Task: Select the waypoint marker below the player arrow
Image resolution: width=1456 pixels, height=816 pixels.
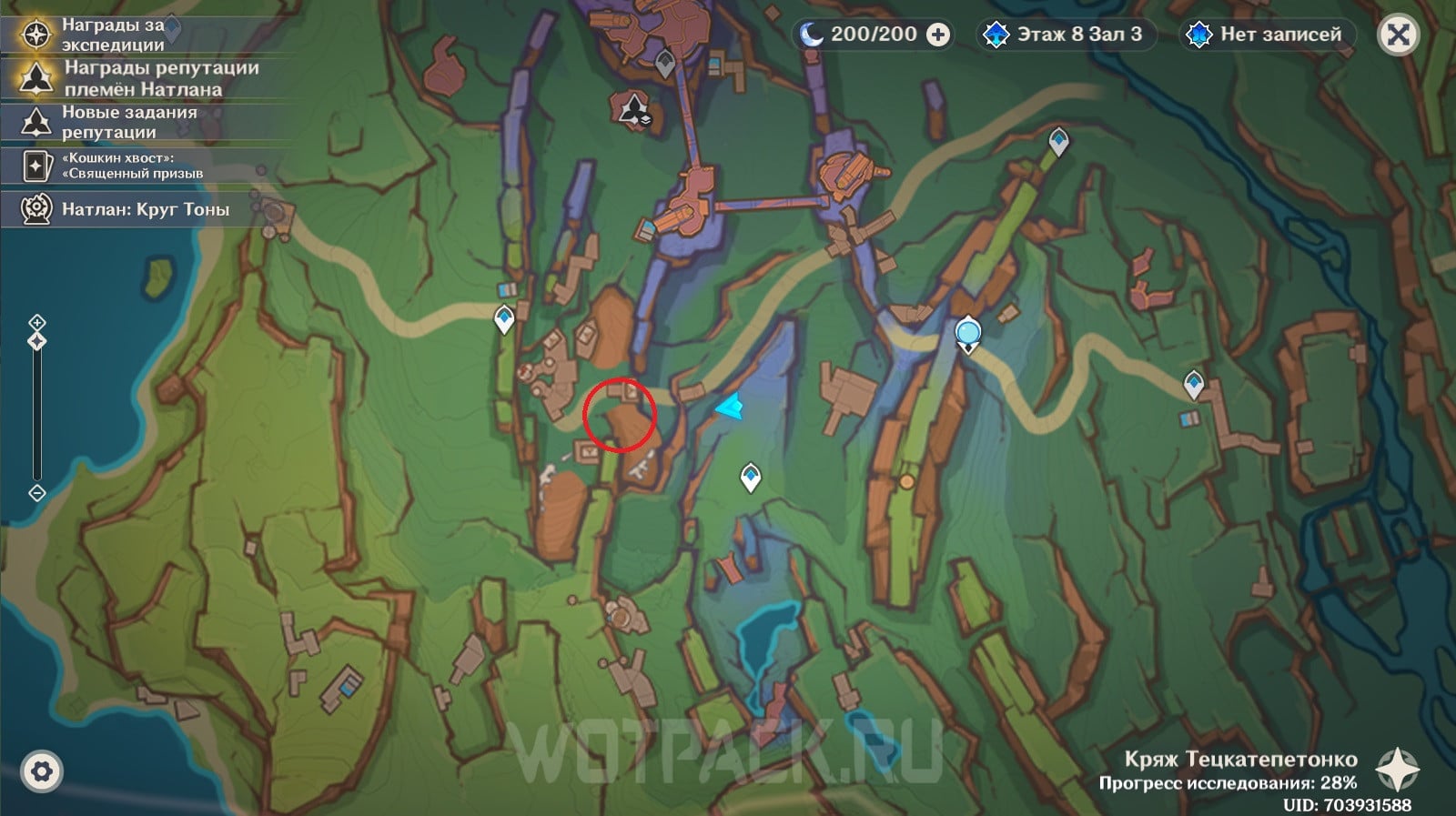Action: (x=750, y=476)
